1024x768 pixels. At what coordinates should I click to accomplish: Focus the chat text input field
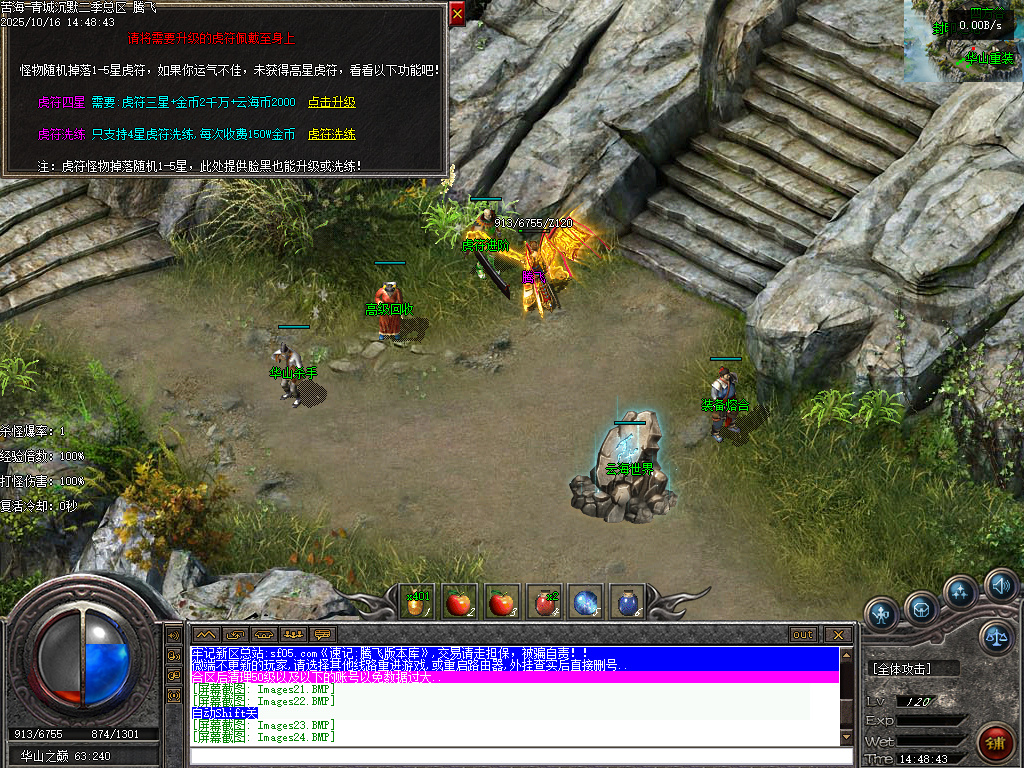(513, 755)
